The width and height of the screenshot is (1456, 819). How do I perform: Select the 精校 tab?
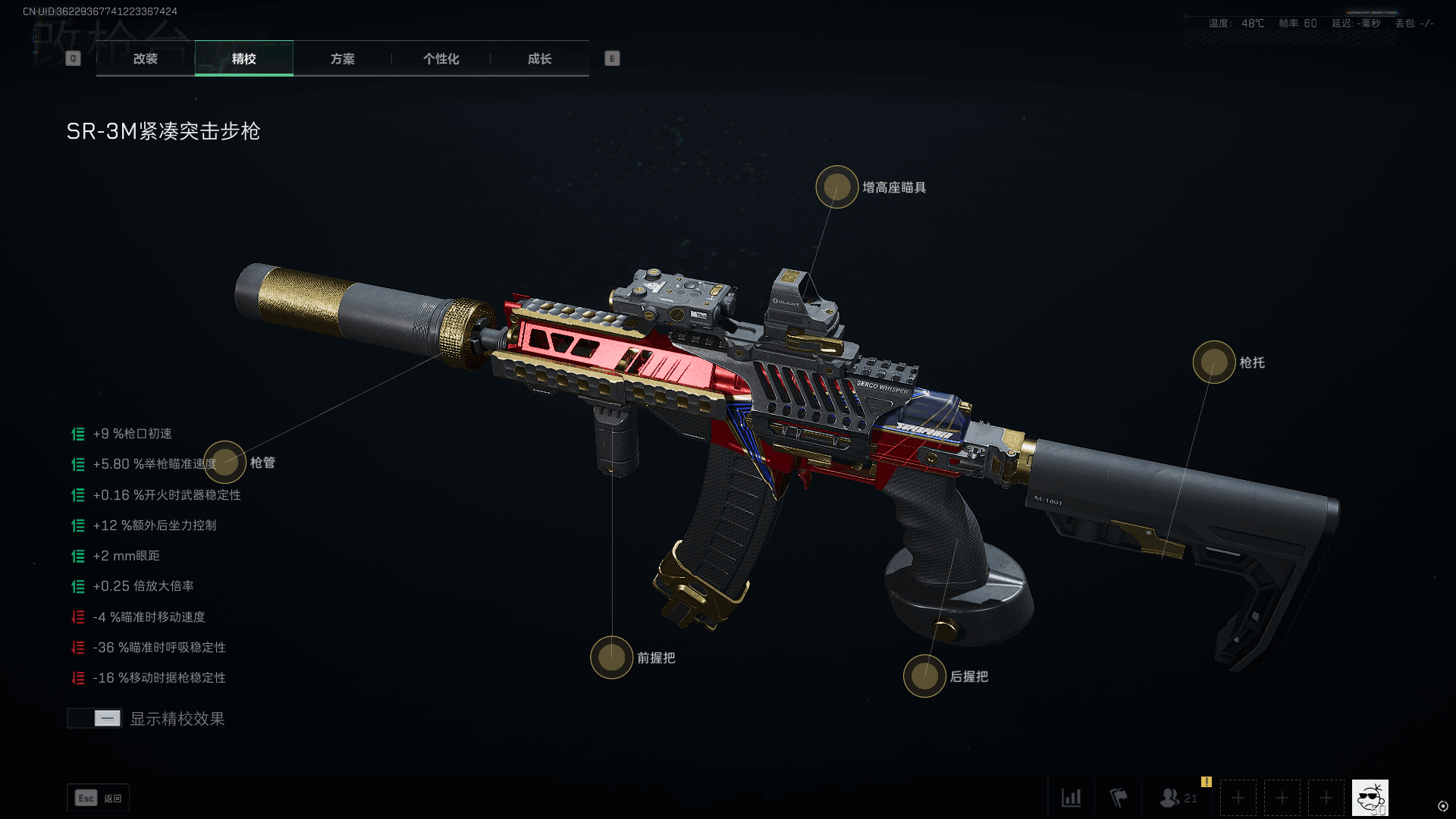(x=243, y=58)
